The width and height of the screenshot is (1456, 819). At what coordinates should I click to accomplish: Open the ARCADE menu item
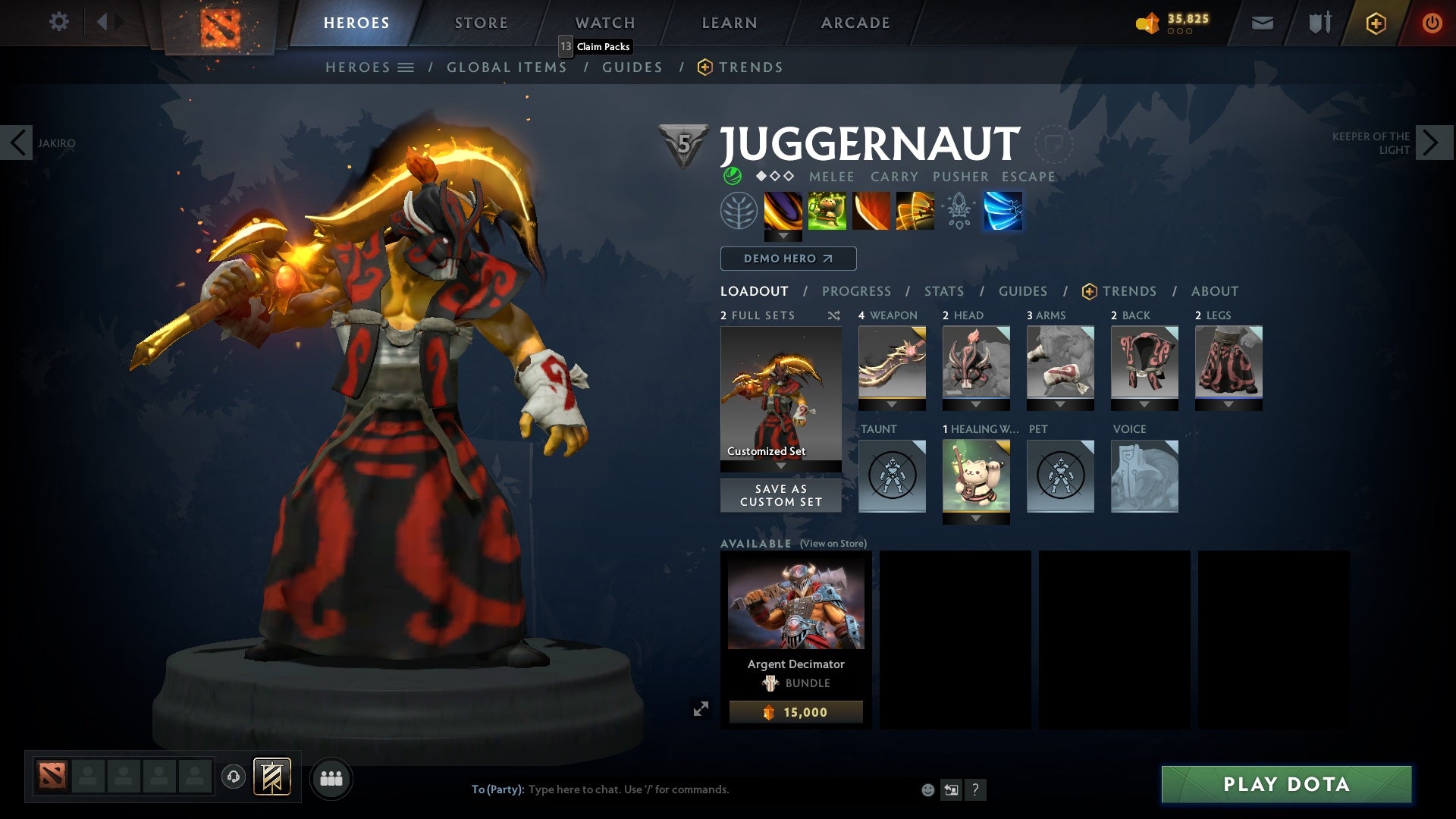[855, 22]
